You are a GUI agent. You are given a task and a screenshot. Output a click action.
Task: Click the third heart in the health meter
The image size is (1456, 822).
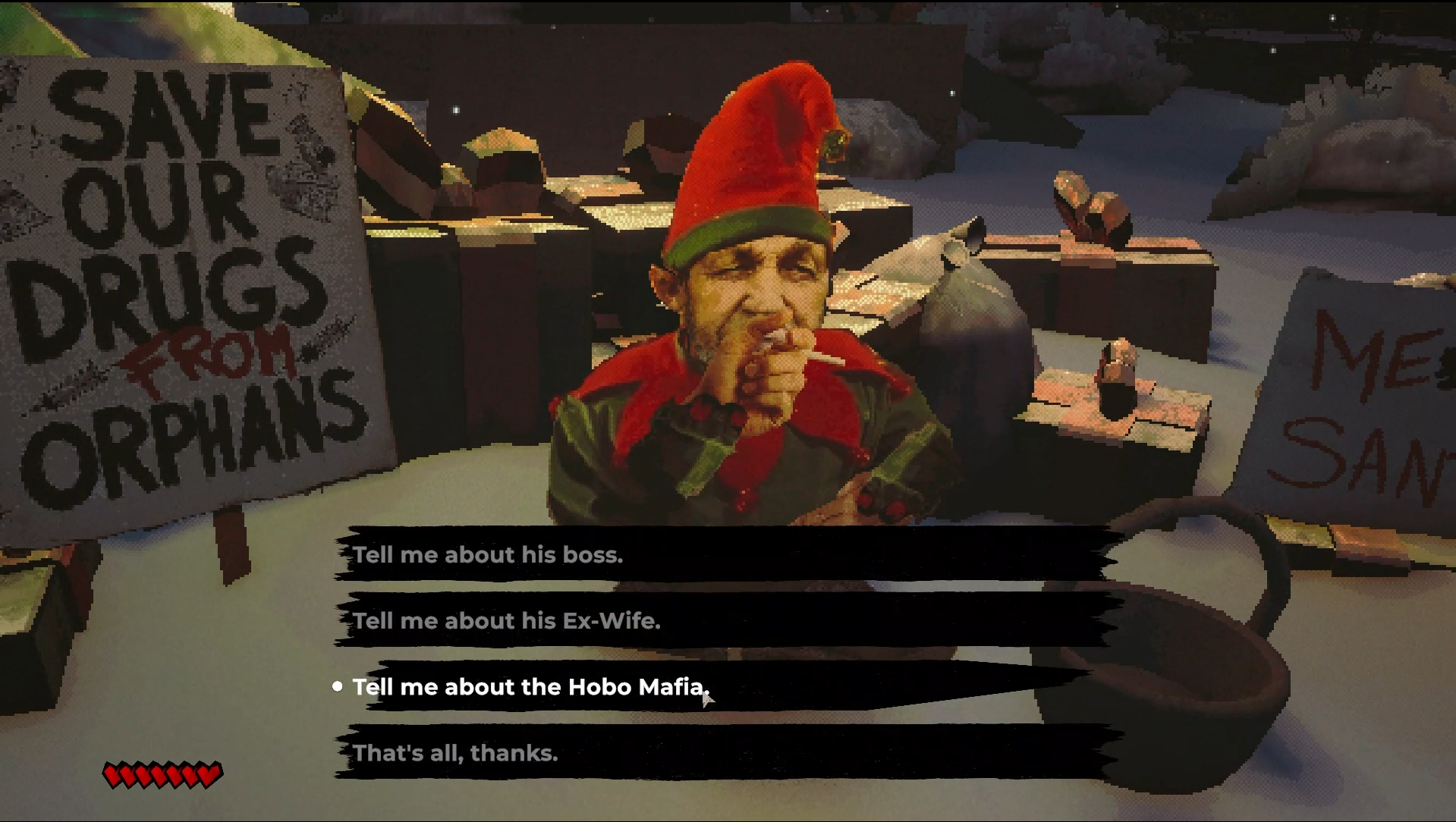[x=142, y=775]
